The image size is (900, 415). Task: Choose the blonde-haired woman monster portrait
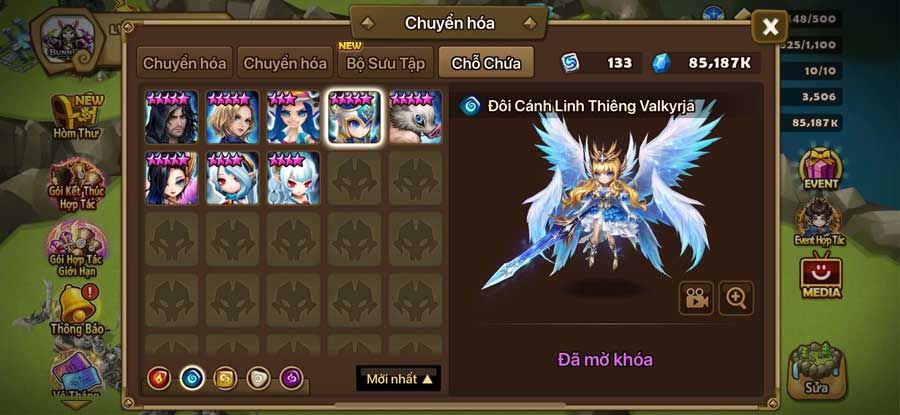tap(233, 117)
